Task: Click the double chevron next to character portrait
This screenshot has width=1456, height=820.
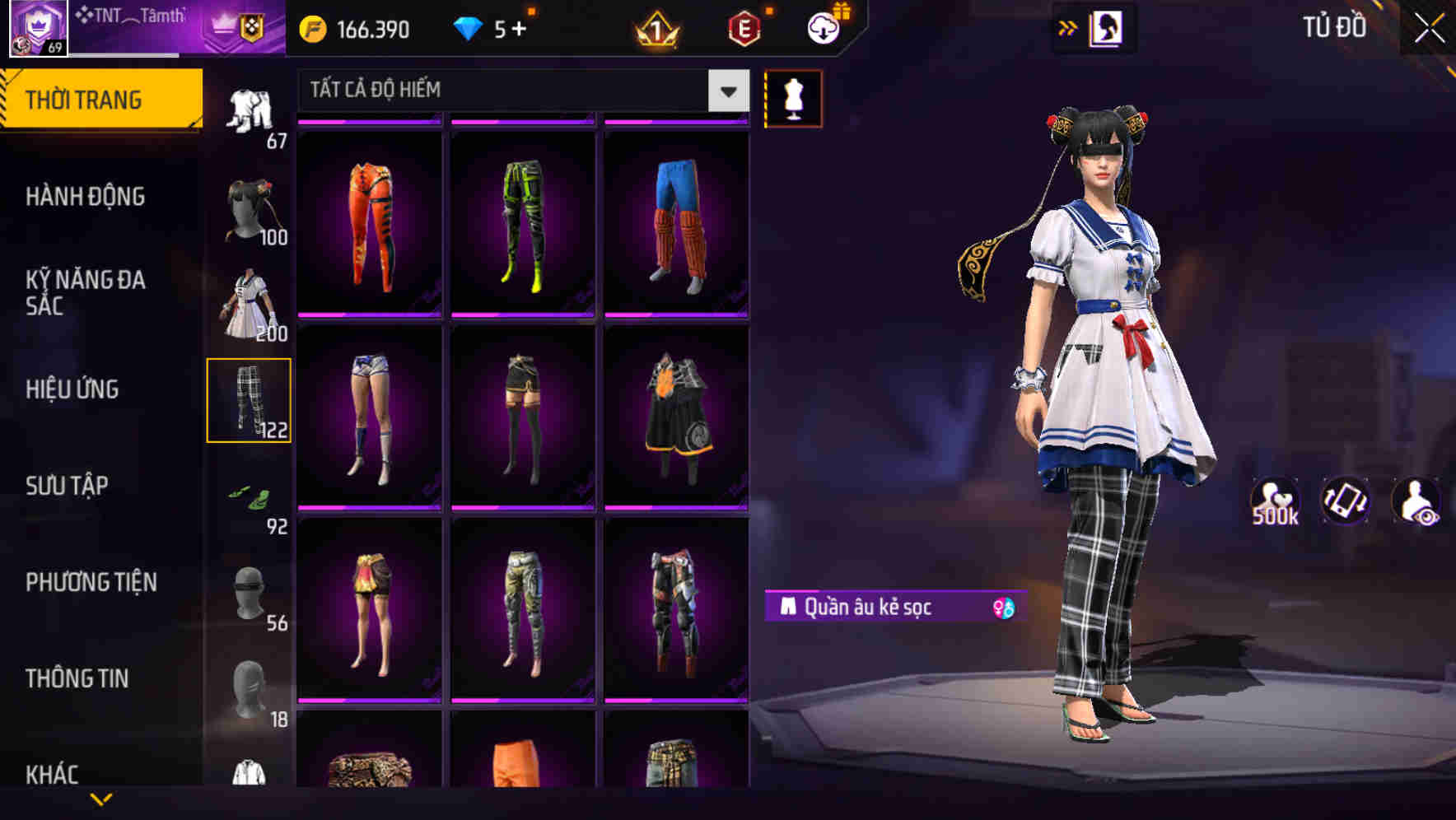Action: coord(1068,27)
